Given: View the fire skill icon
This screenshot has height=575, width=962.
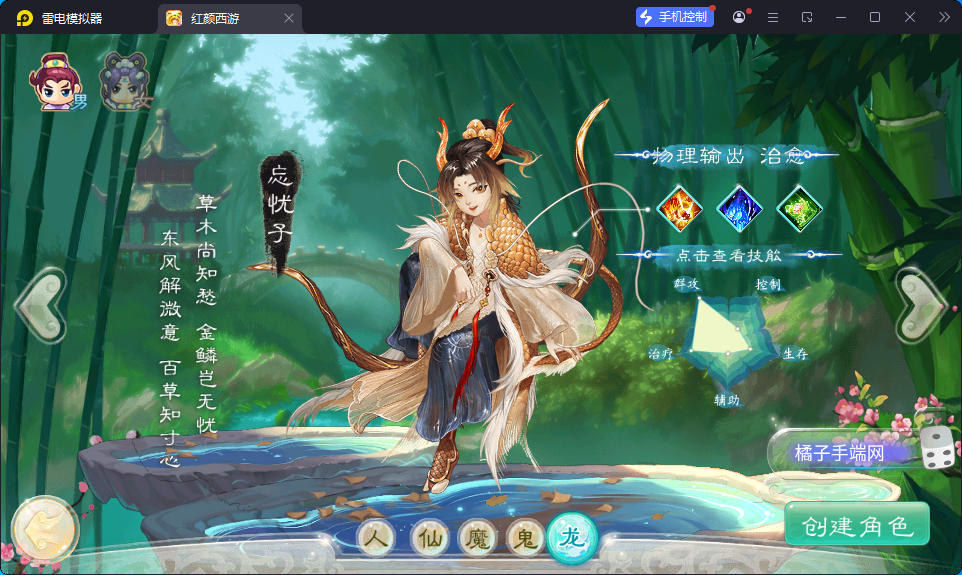Looking at the screenshot, I should click(x=680, y=209).
